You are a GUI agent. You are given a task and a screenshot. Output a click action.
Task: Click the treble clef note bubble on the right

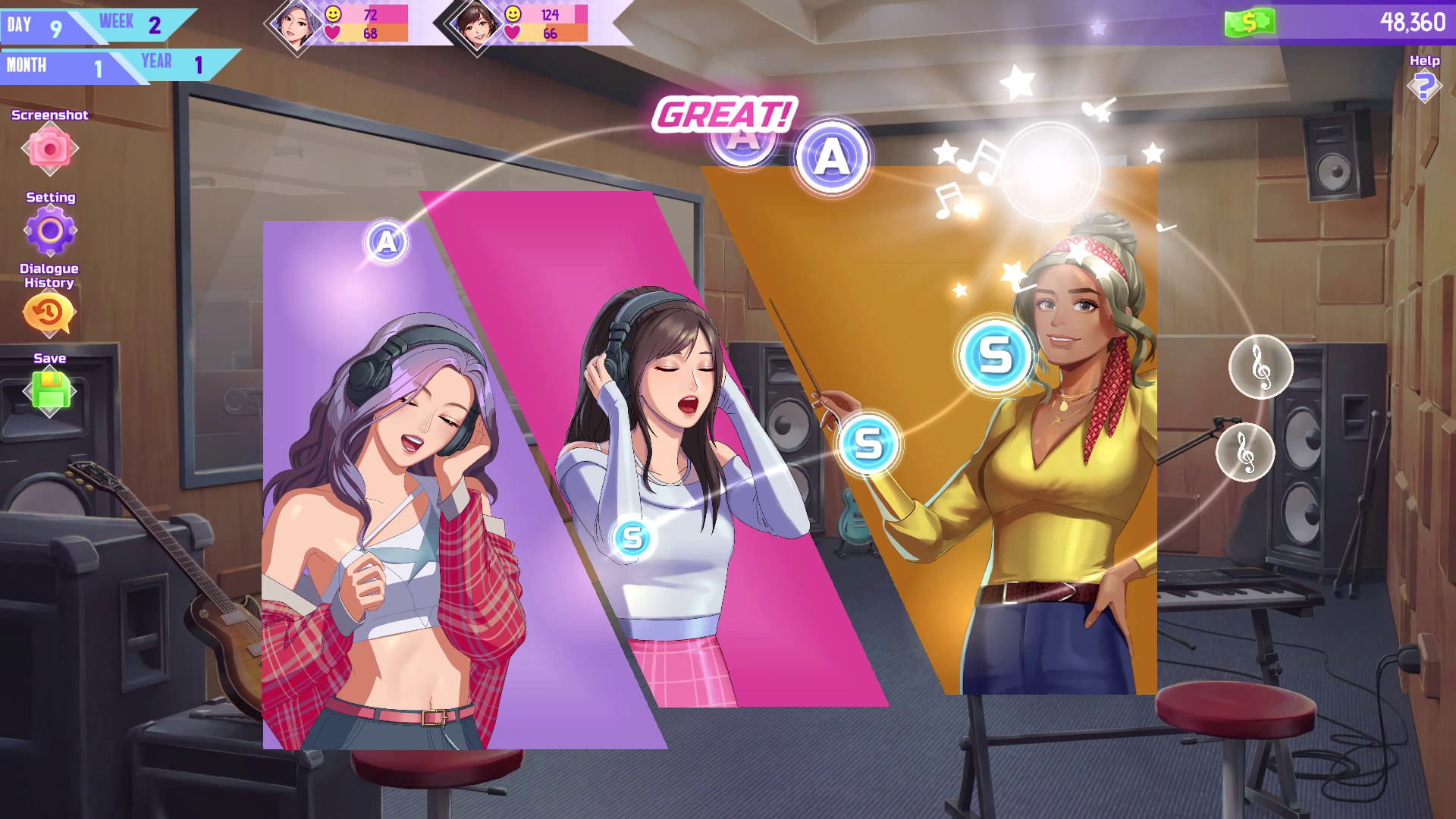pyautogui.click(x=1261, y=366)
